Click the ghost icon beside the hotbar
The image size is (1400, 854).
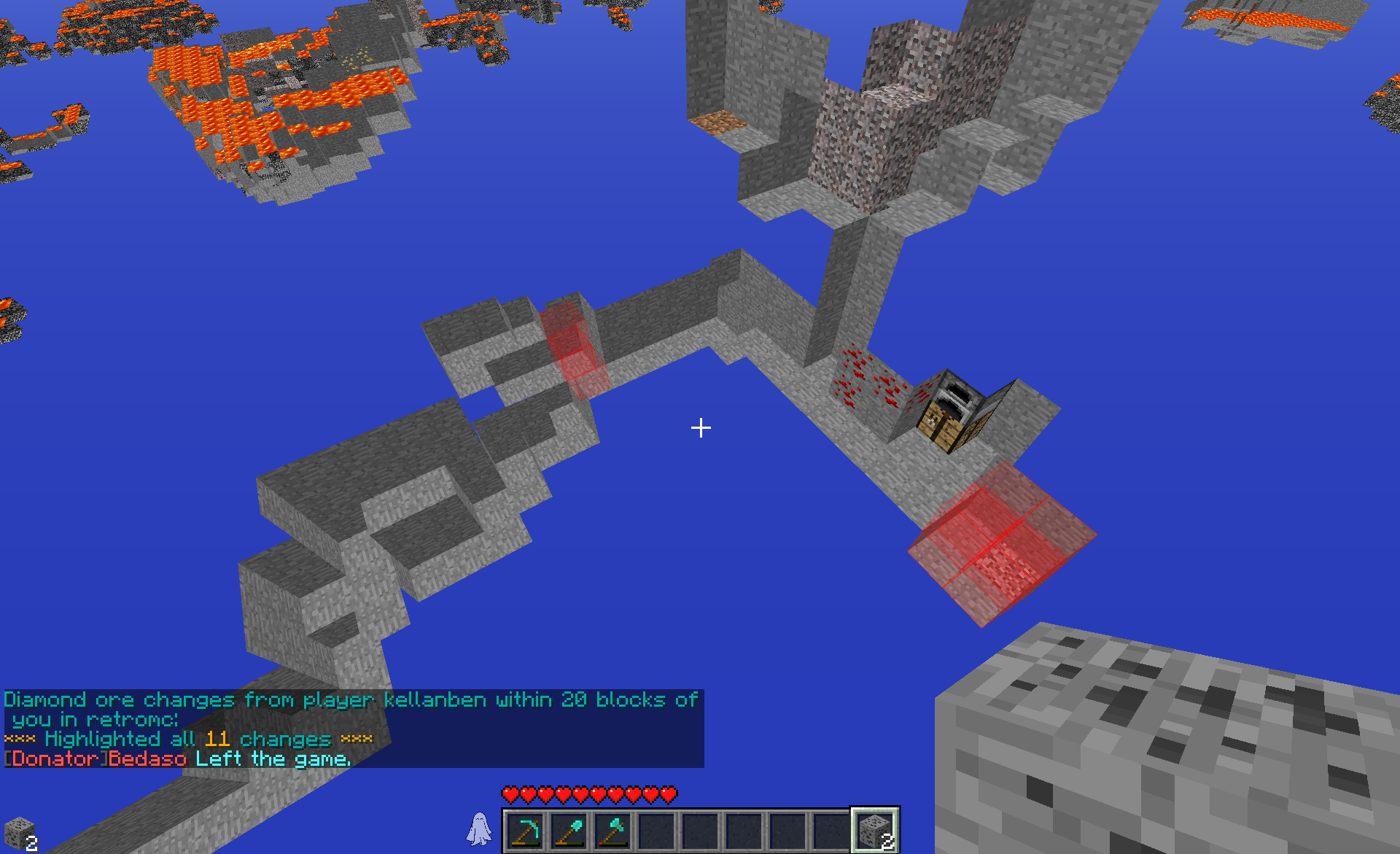pos(479,829)
